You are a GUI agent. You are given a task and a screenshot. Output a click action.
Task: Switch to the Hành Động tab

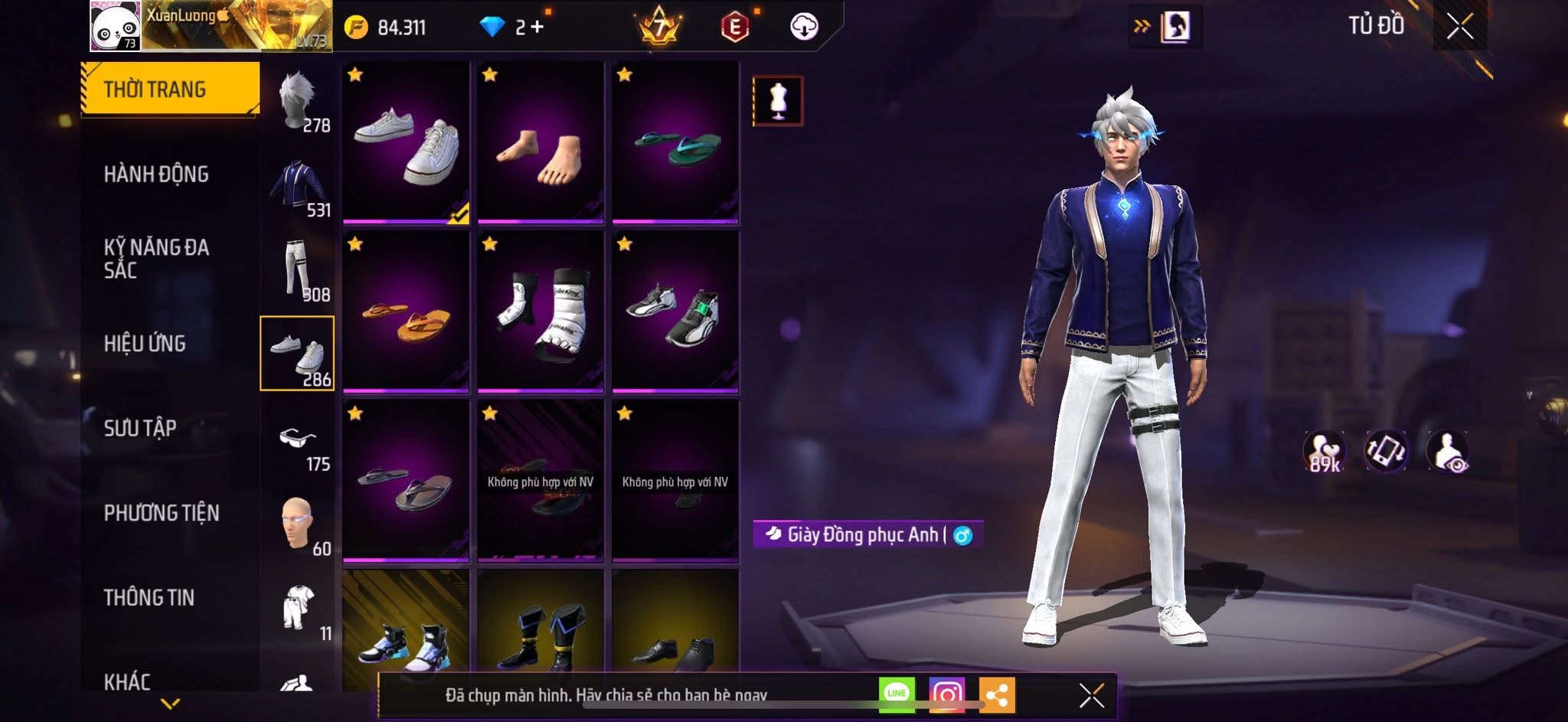coord(156,175)
